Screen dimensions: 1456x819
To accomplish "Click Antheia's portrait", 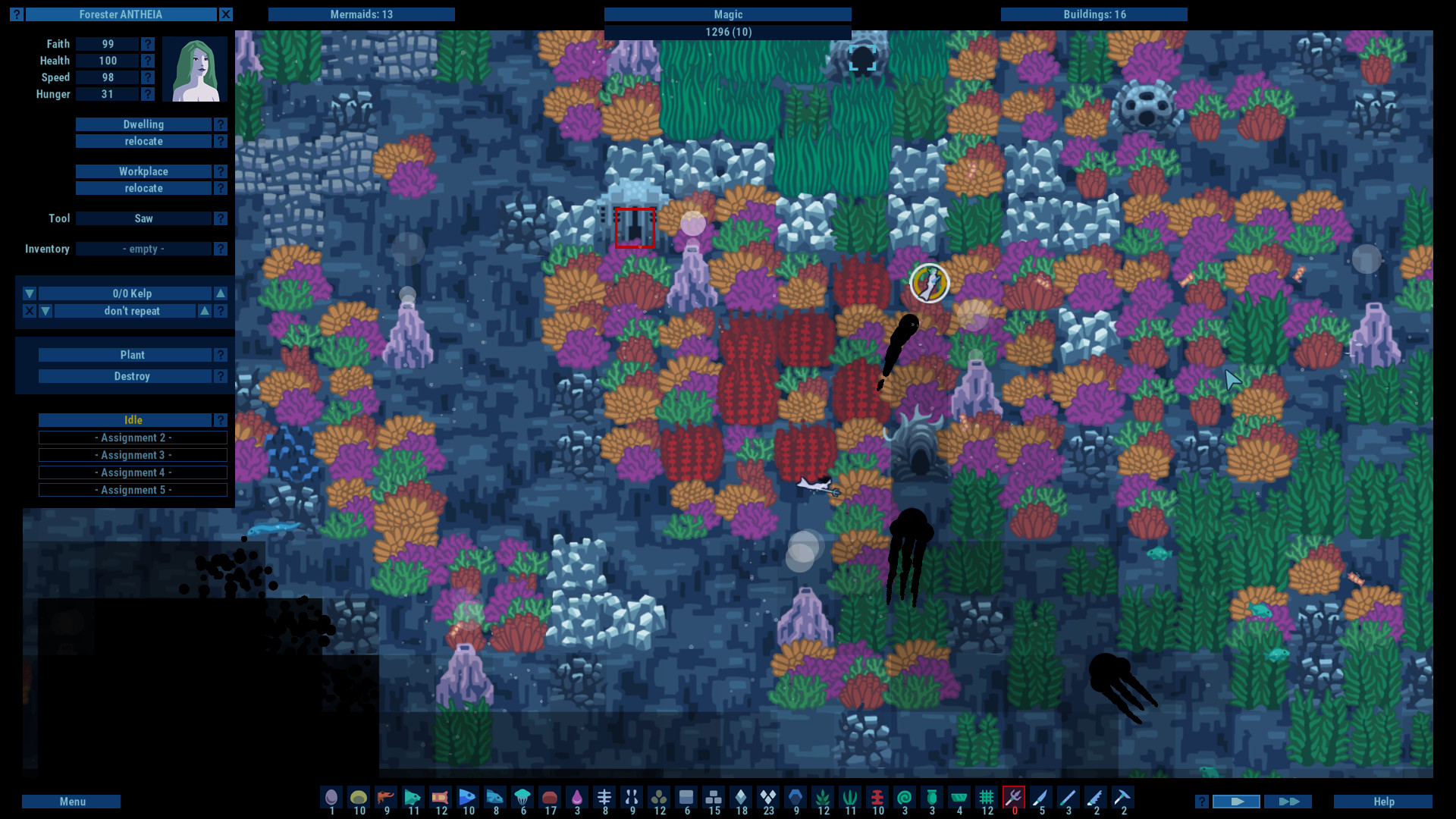I will tap(195, 69).
